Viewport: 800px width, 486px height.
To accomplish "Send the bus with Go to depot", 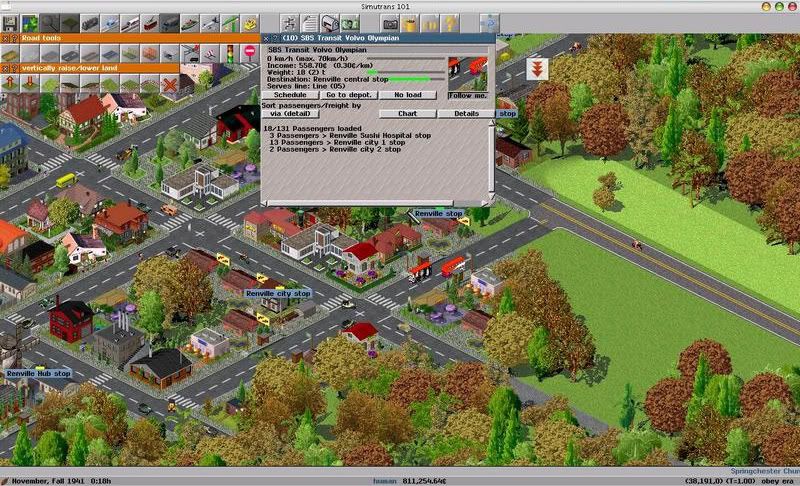I will (x=349, y=95).
